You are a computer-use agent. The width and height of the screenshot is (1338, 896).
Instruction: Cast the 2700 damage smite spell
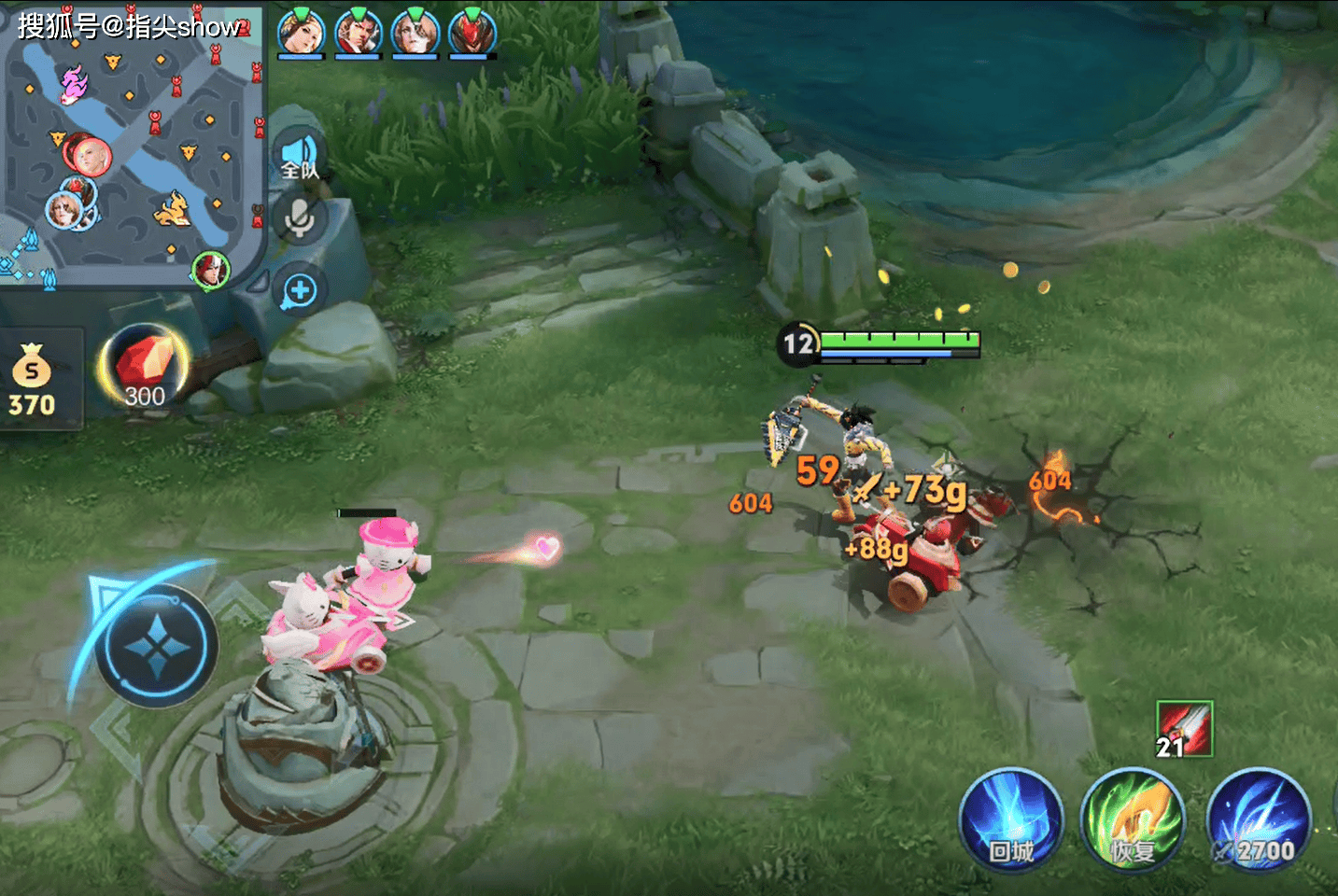click(x=1260, y=821)
